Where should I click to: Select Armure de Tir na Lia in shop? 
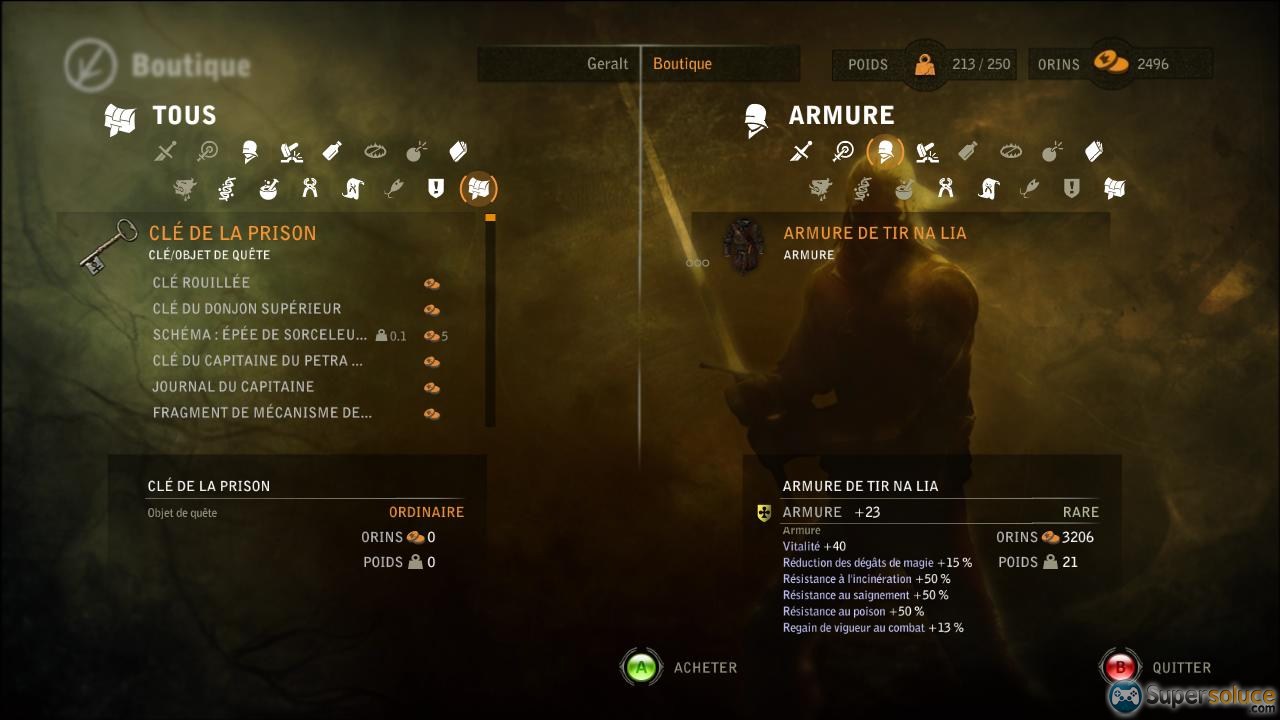point(874,233)
